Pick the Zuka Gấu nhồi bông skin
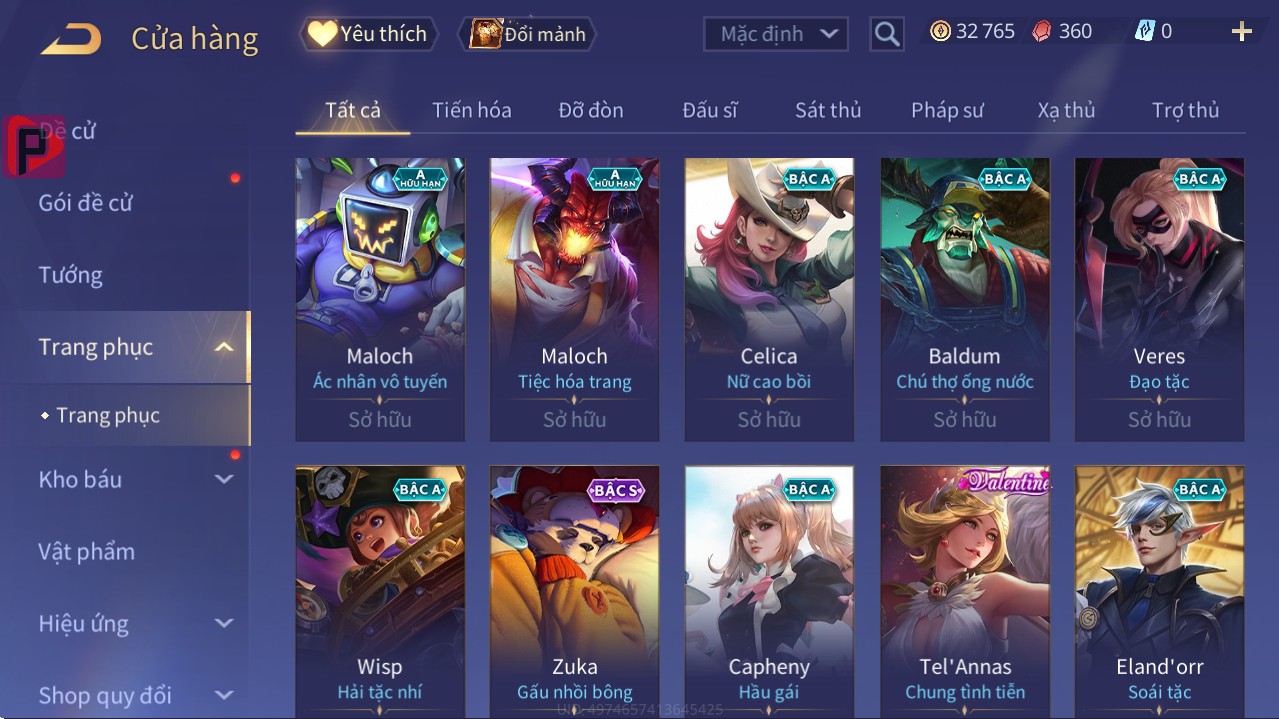Viewport: 1279px width, 719px height. click(574, 592)
